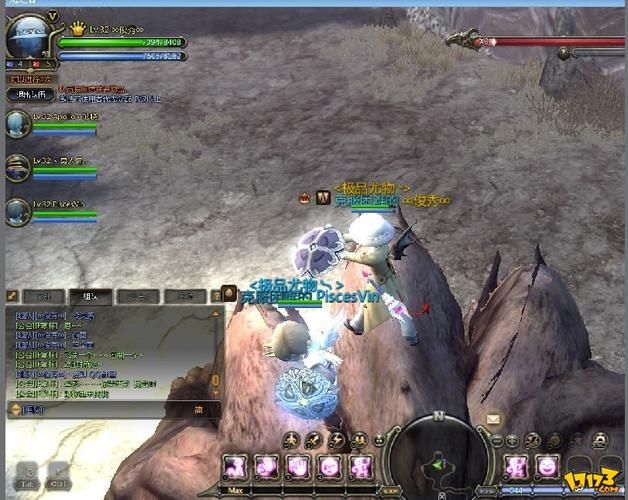Open the chat settings wrench icon
This screenshot has width=628, height=500.
[x=13, y=296]
